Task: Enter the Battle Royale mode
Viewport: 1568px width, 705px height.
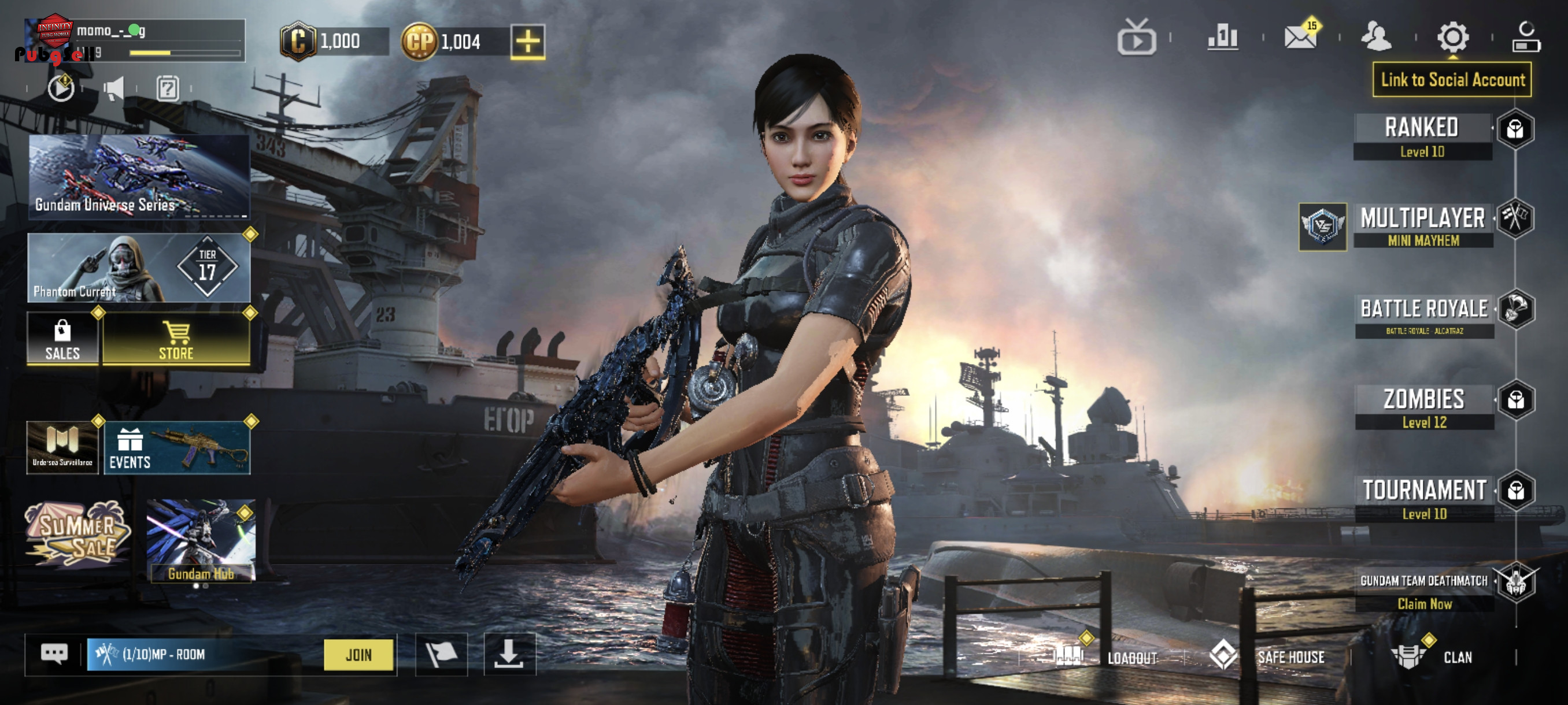Action: [1423, 316]
